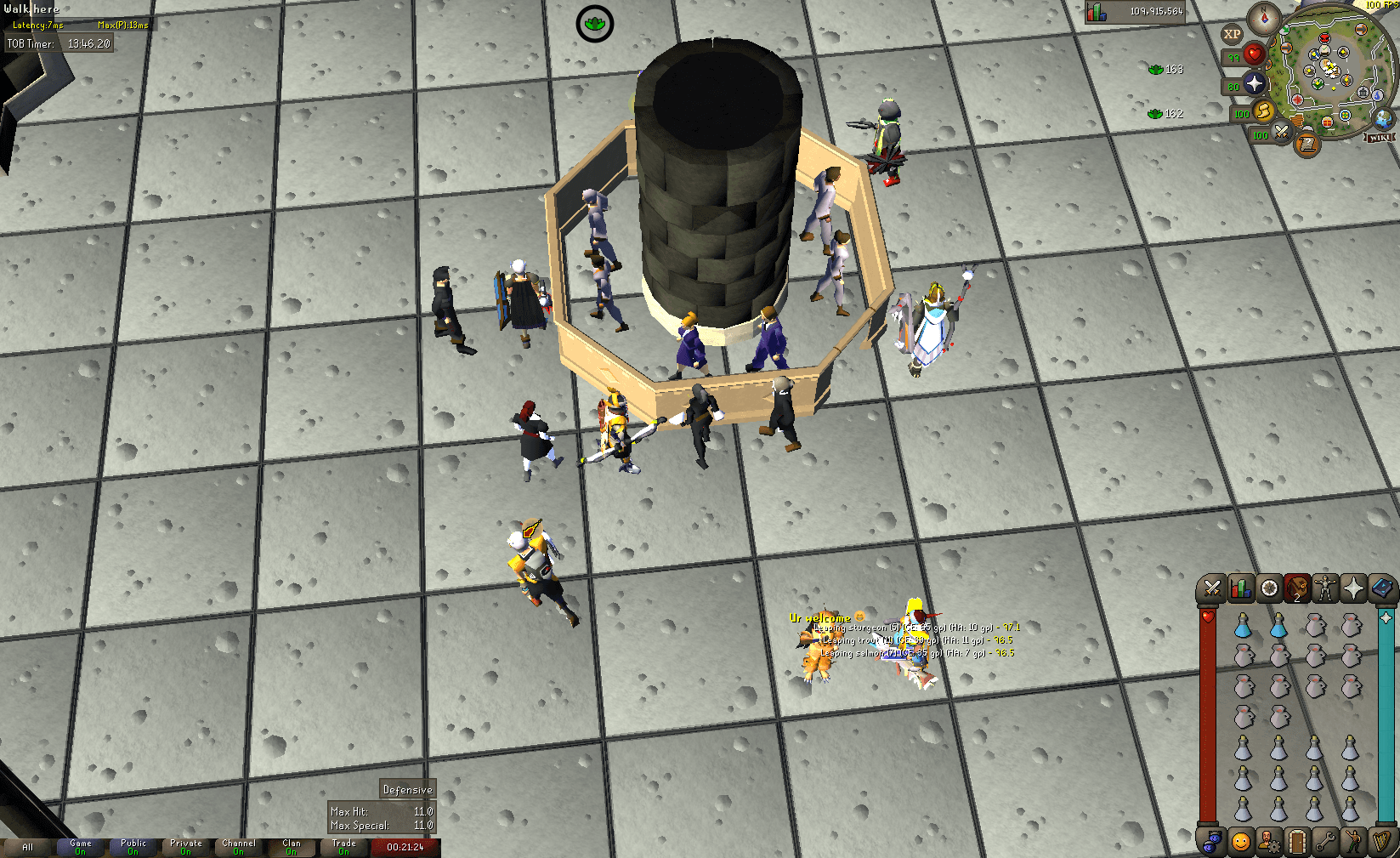Image resolution: width=1400 pixels, height=858 pixels.
Task: Open the World Map globe
Action: click(x=1382, y=120)
